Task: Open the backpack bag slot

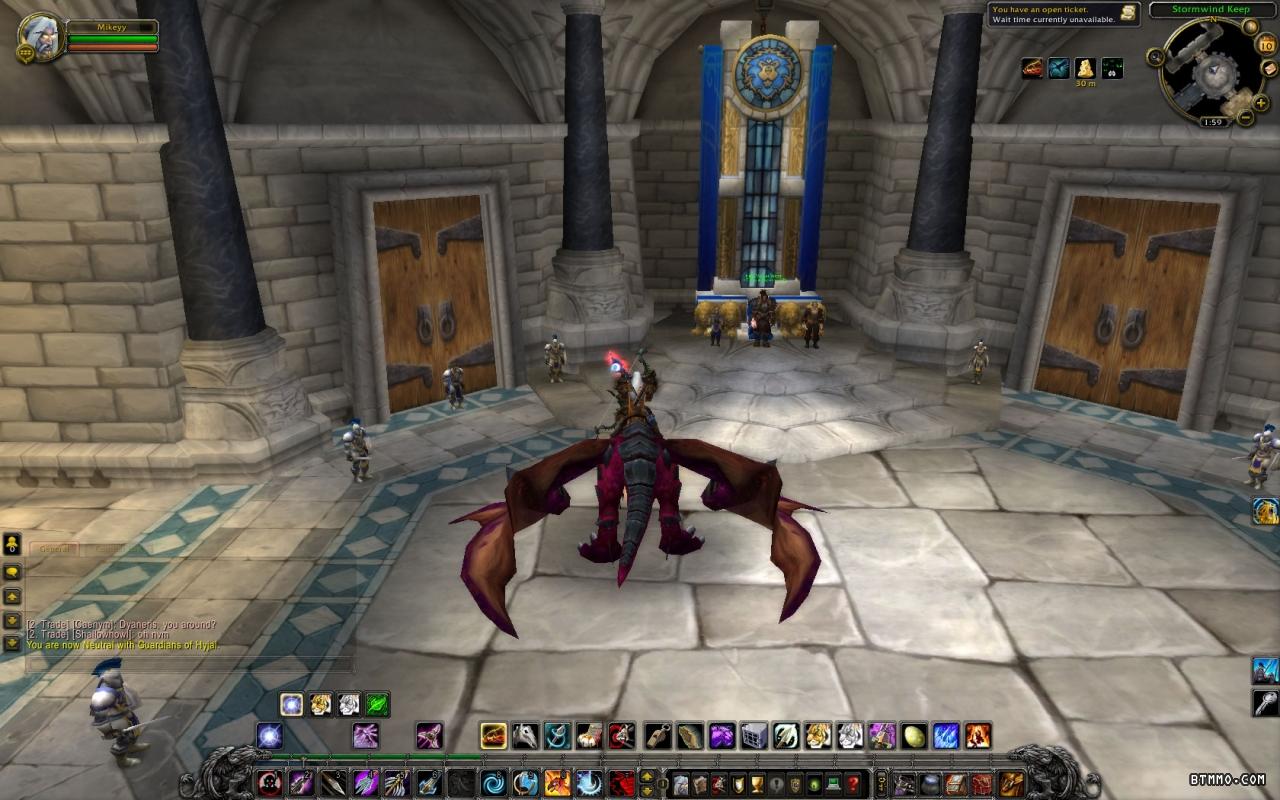Action: (x=1012, y=783)
